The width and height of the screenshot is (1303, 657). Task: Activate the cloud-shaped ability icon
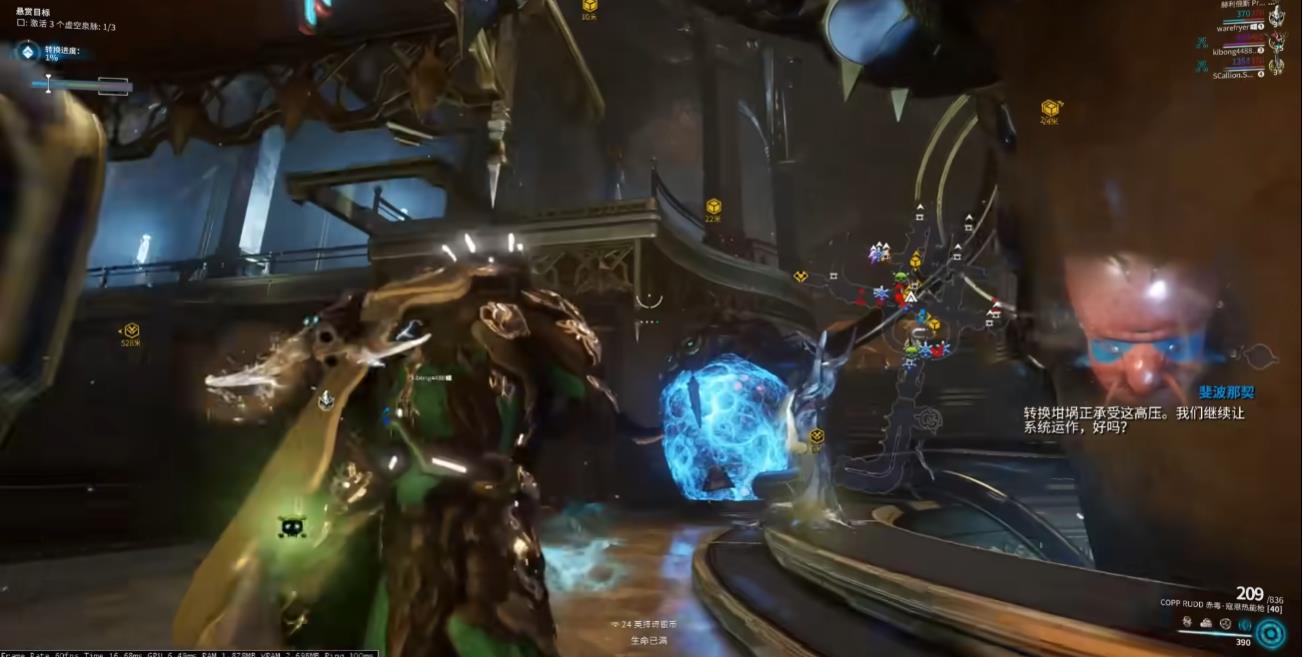[1206, 622]
